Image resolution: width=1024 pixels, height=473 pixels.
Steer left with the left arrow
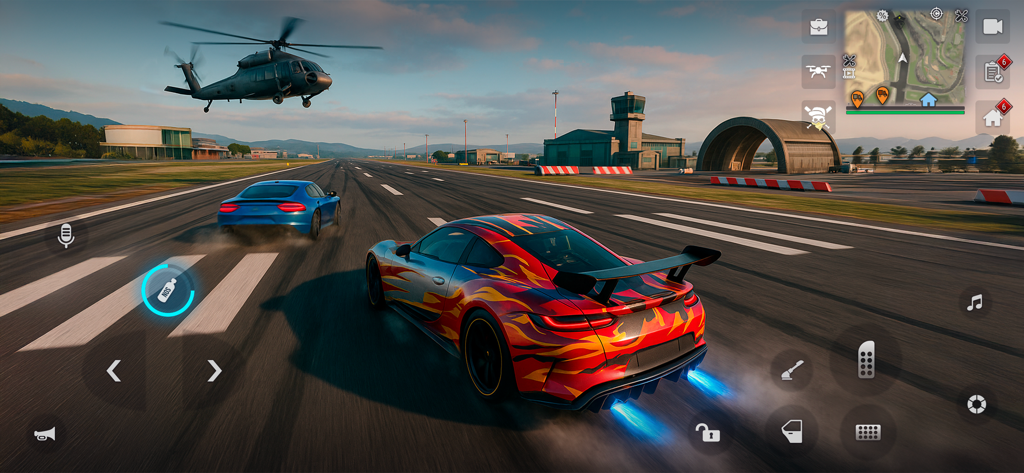point(114,371)
